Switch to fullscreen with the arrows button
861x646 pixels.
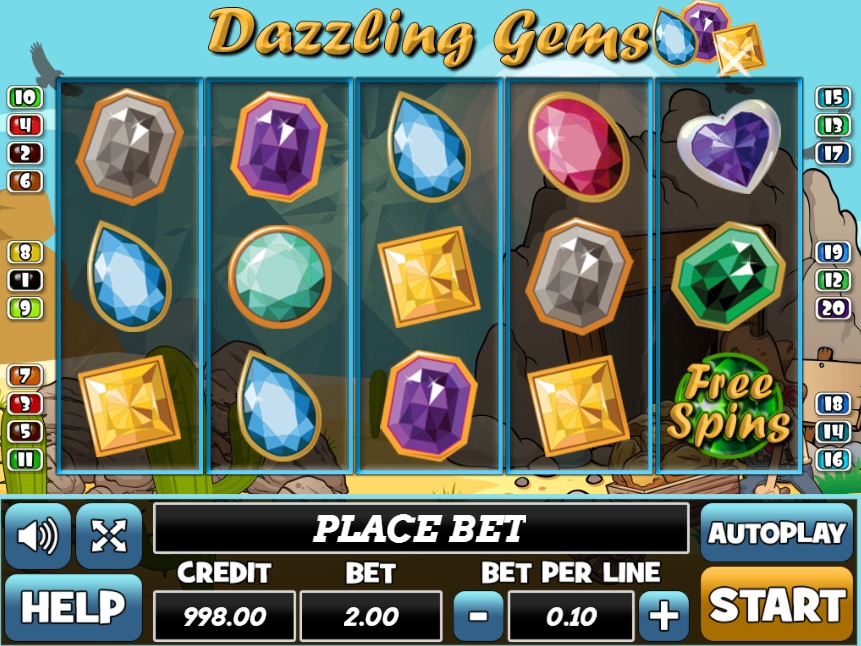click(108, 536)
